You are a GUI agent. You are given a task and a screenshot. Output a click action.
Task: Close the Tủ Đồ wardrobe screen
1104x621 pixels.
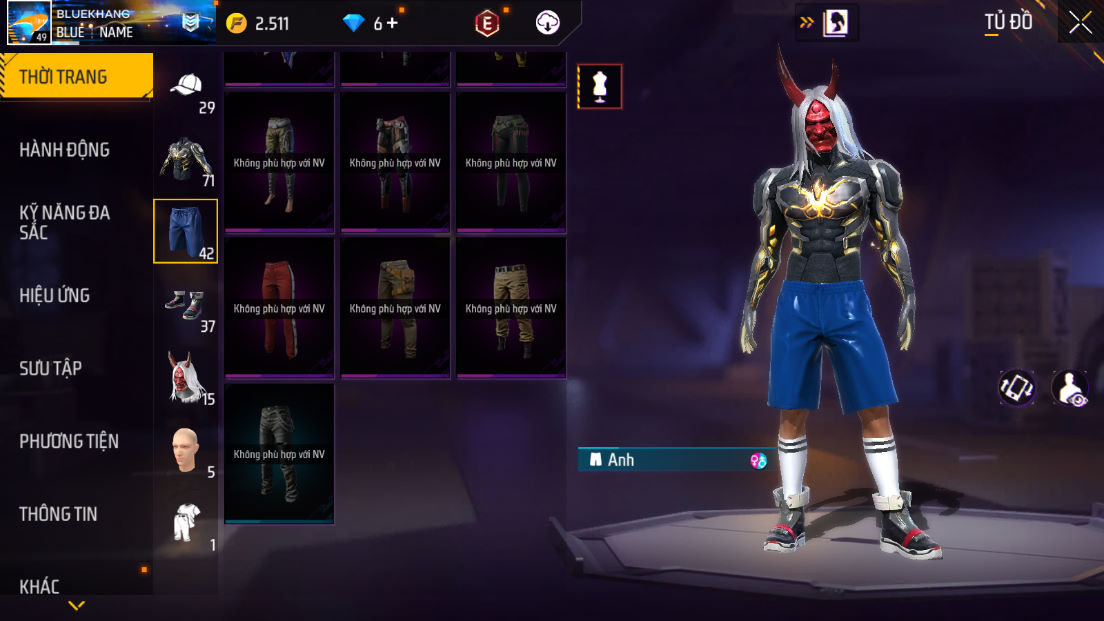pos(1080,22)
